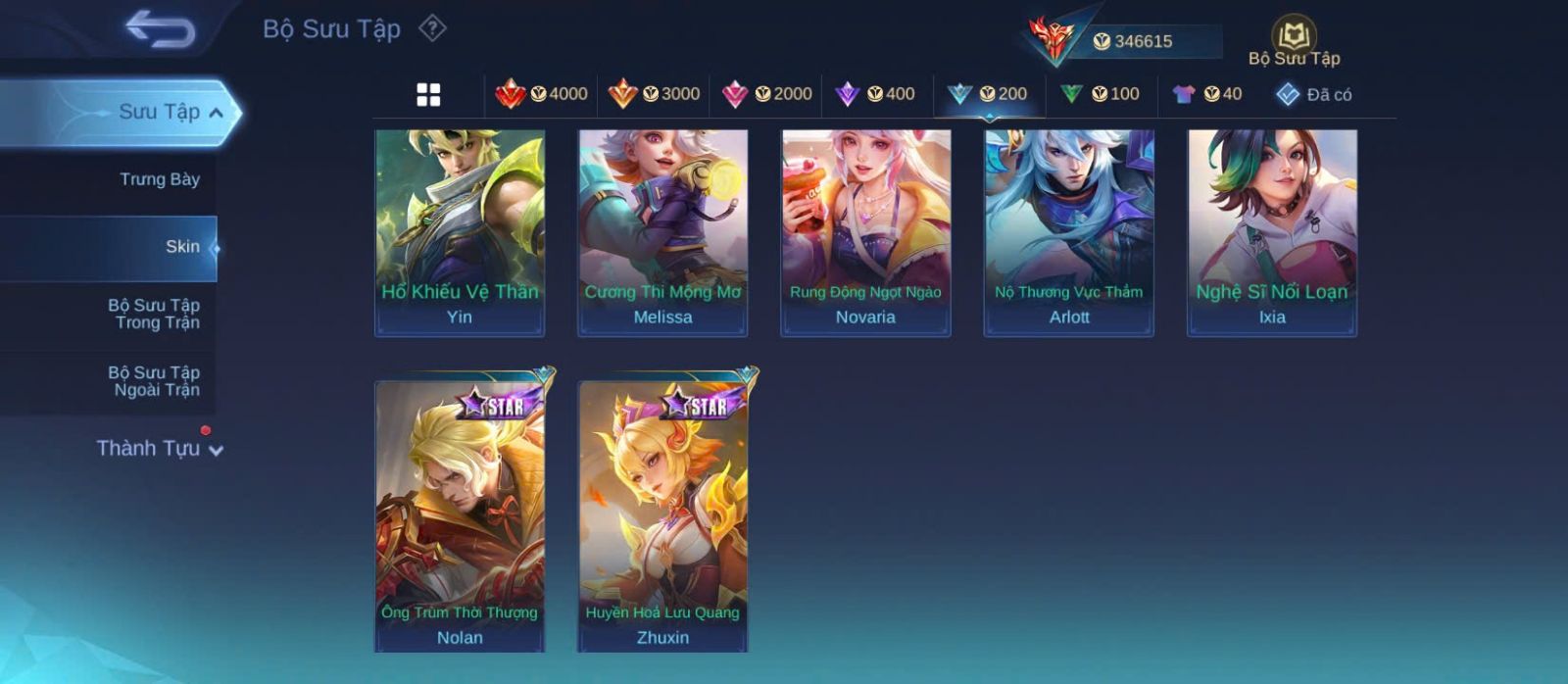Select Yin's Hổ Khiếu Vệ Thần skin
Viewport: 1568px width, 684px height.
click(460, 233)
